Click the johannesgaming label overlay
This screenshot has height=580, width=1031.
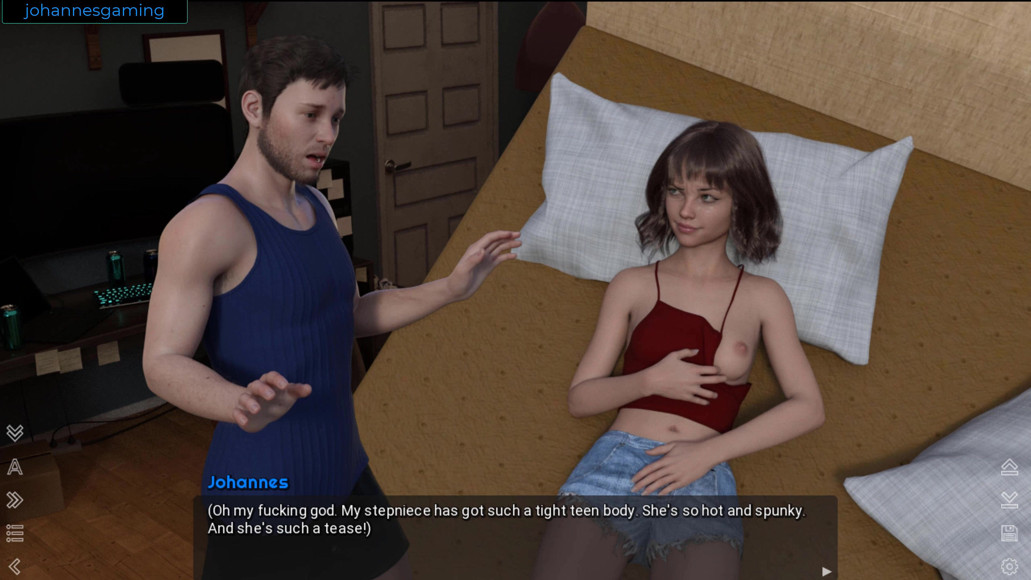point(94,11)
